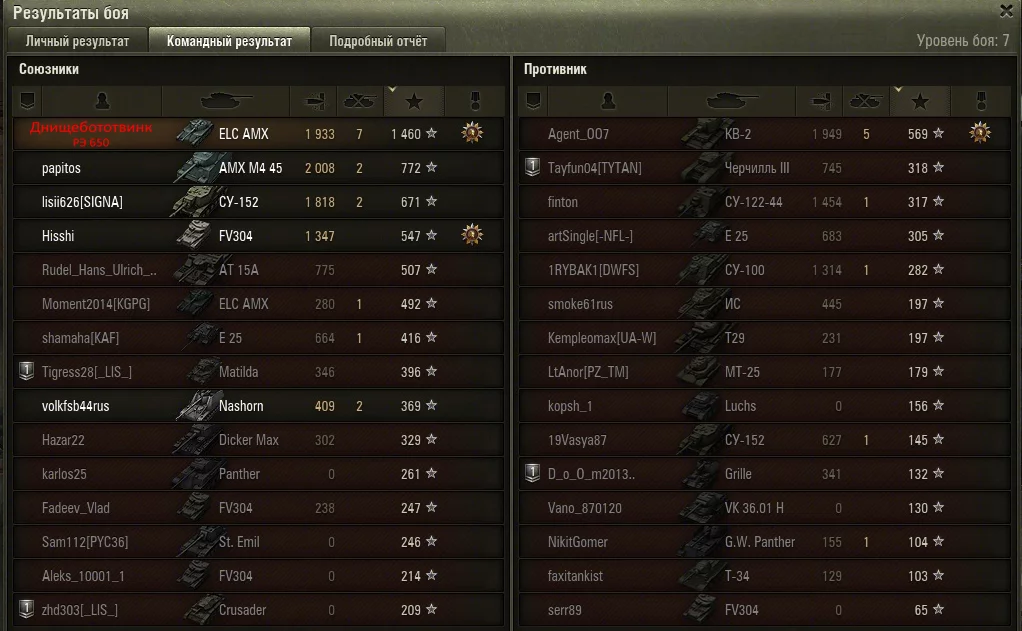The width and height of the screenshot is (1022, 631).
Task: Select the Командный результат tab
Action: point(229,41)
